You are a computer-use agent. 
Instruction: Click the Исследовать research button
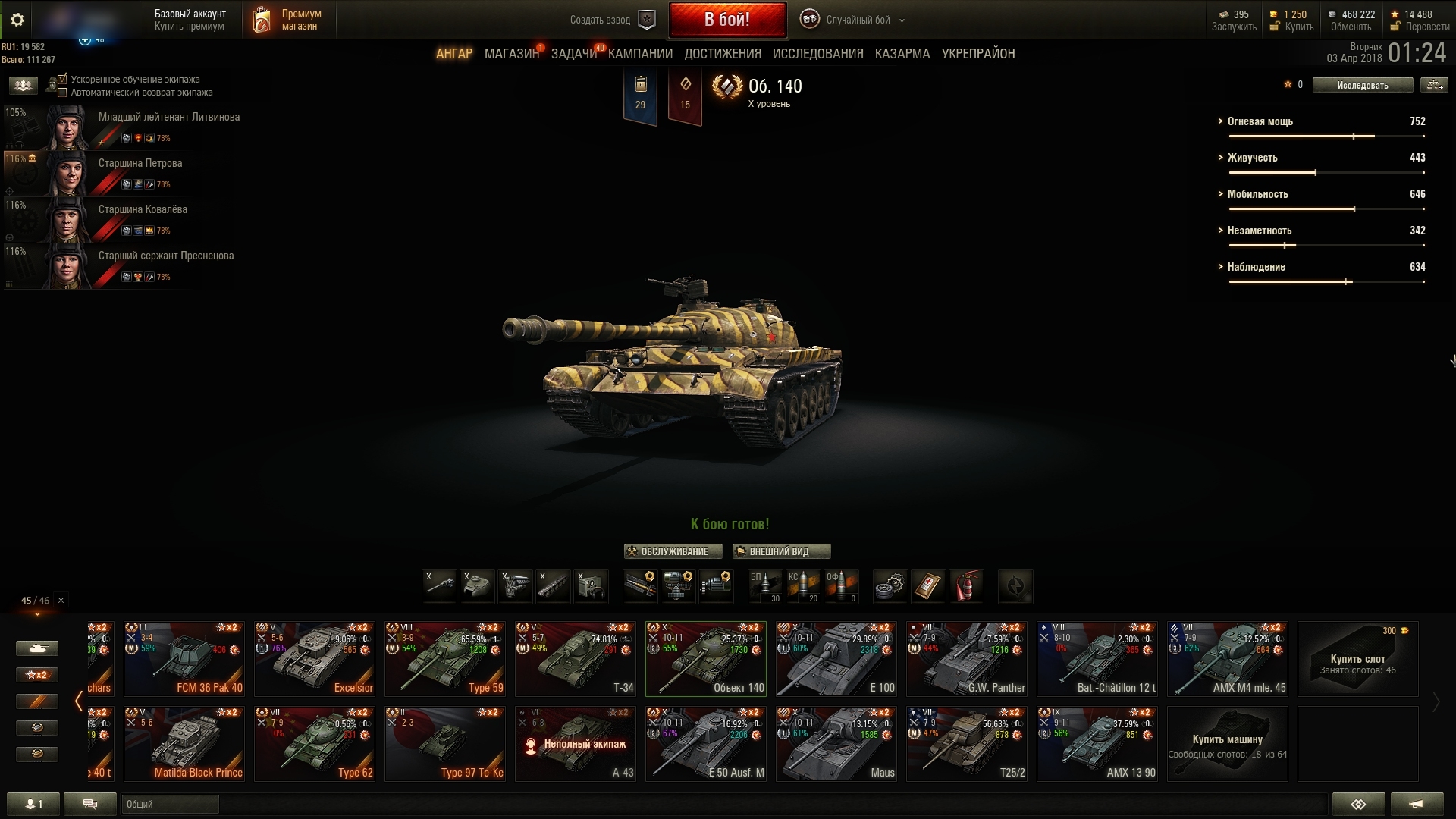pos(1362,85)
